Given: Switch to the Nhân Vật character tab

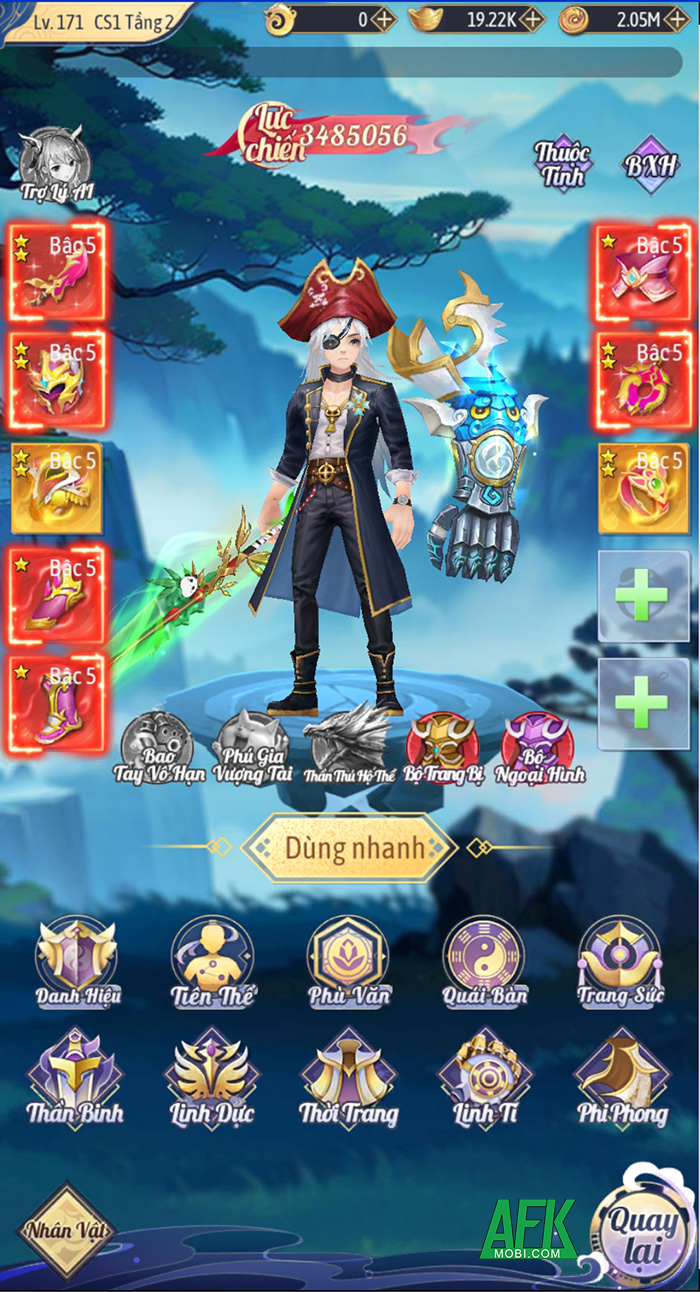Looking at the screenshot, I should pyautogui.click(x=67, y=1231).
